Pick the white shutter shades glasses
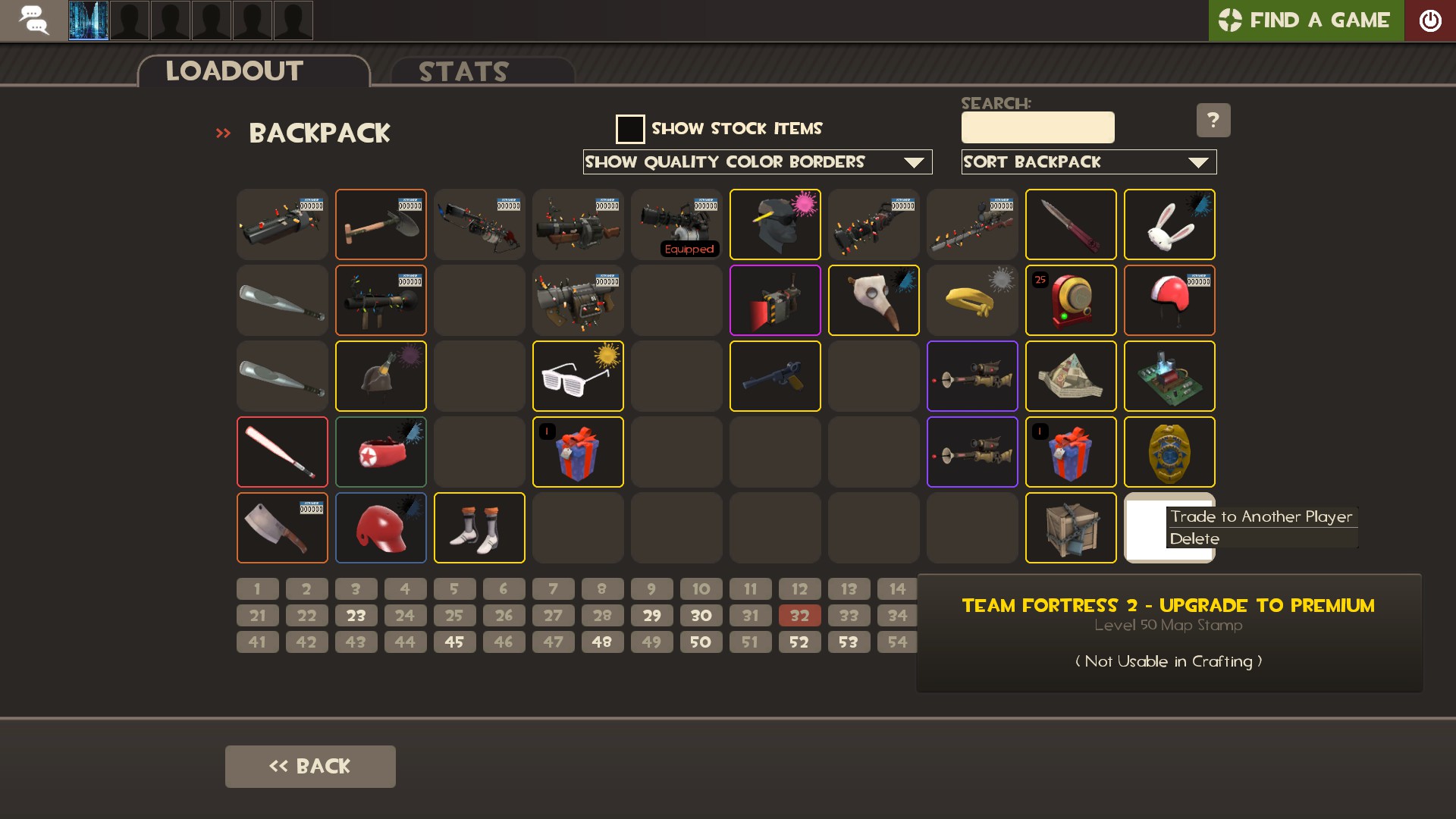 578,377
